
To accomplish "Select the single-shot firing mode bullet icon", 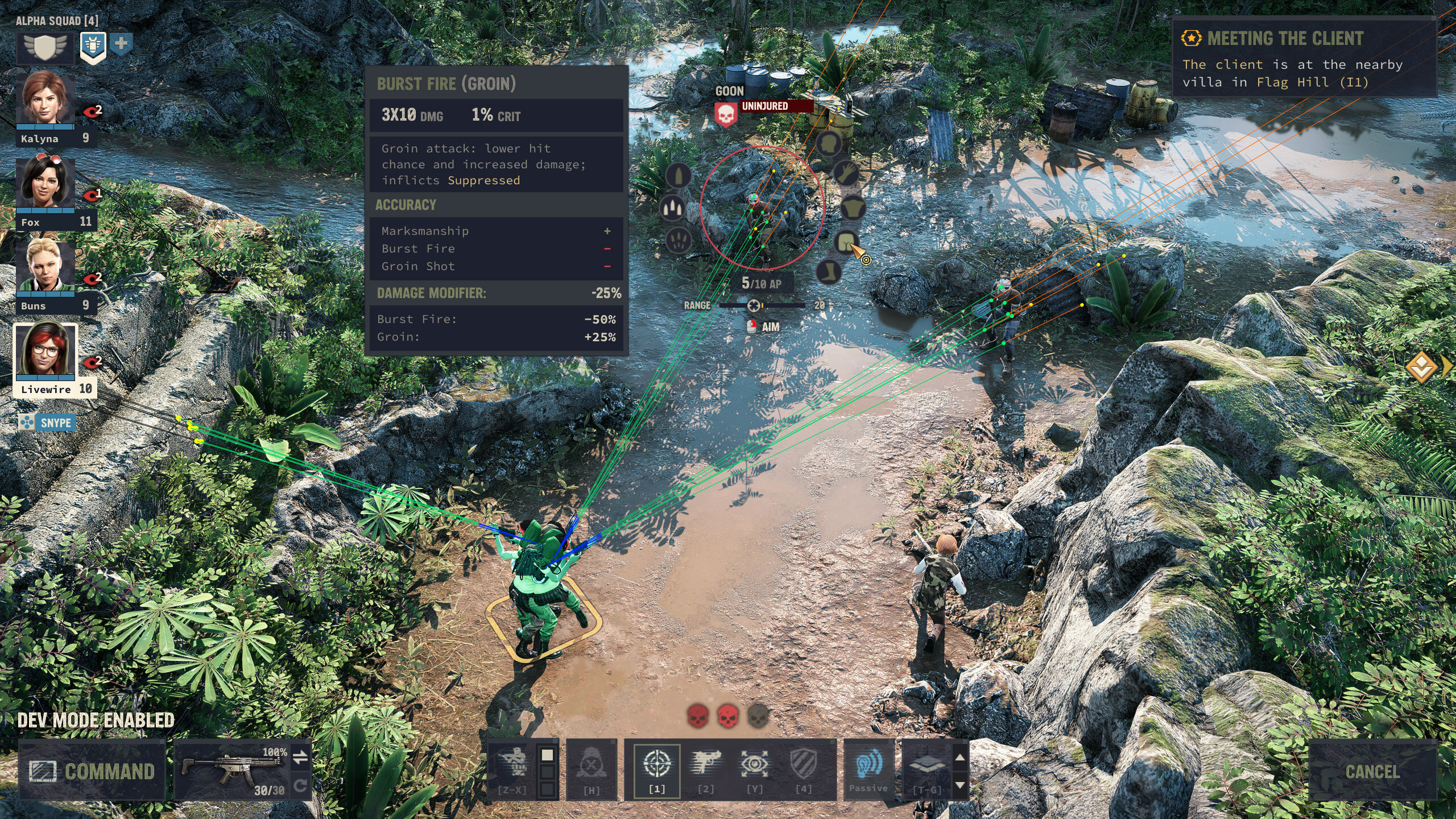I will coord(679,177).
